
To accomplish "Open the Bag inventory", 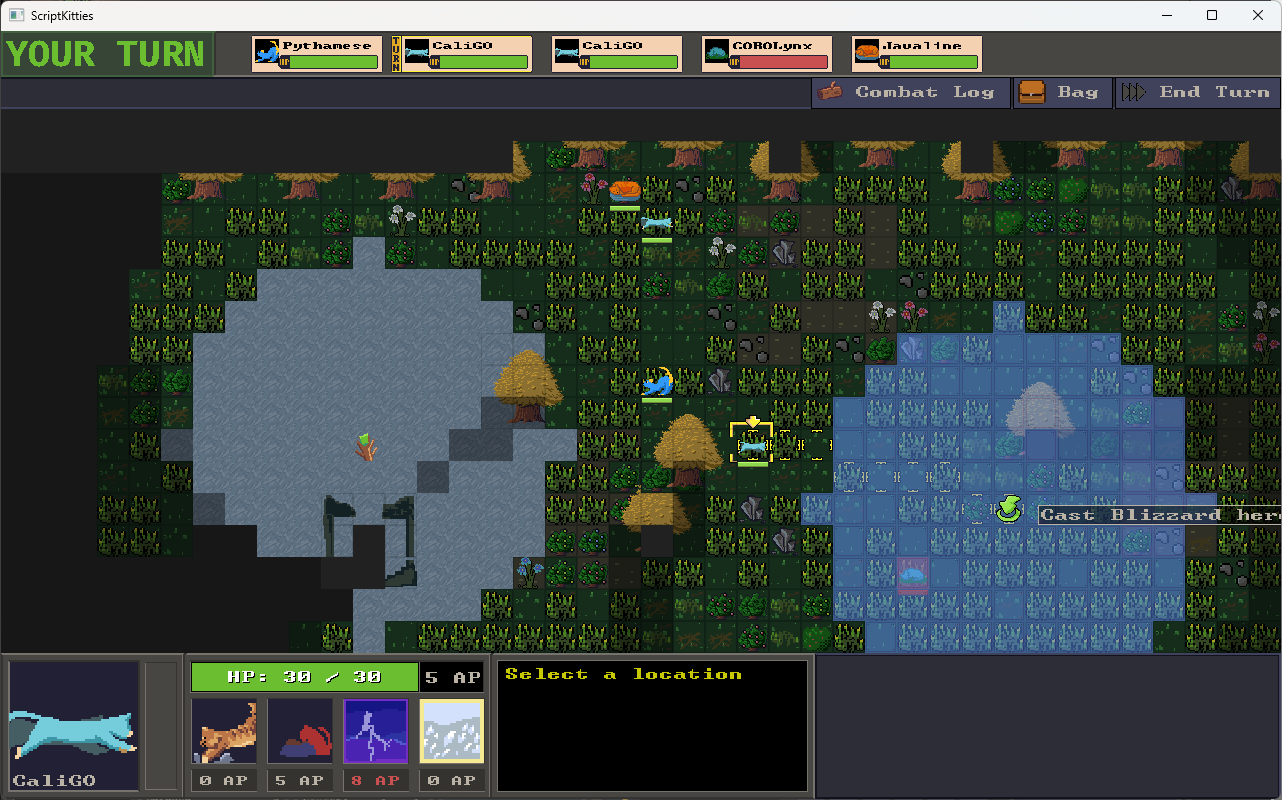I will click(1062, 92).
